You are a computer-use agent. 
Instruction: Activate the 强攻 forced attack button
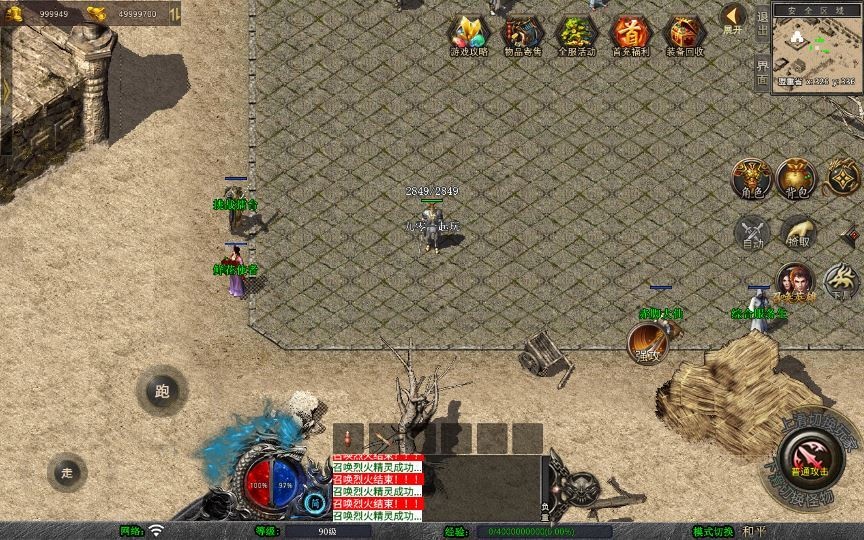[x=646, y=344]
